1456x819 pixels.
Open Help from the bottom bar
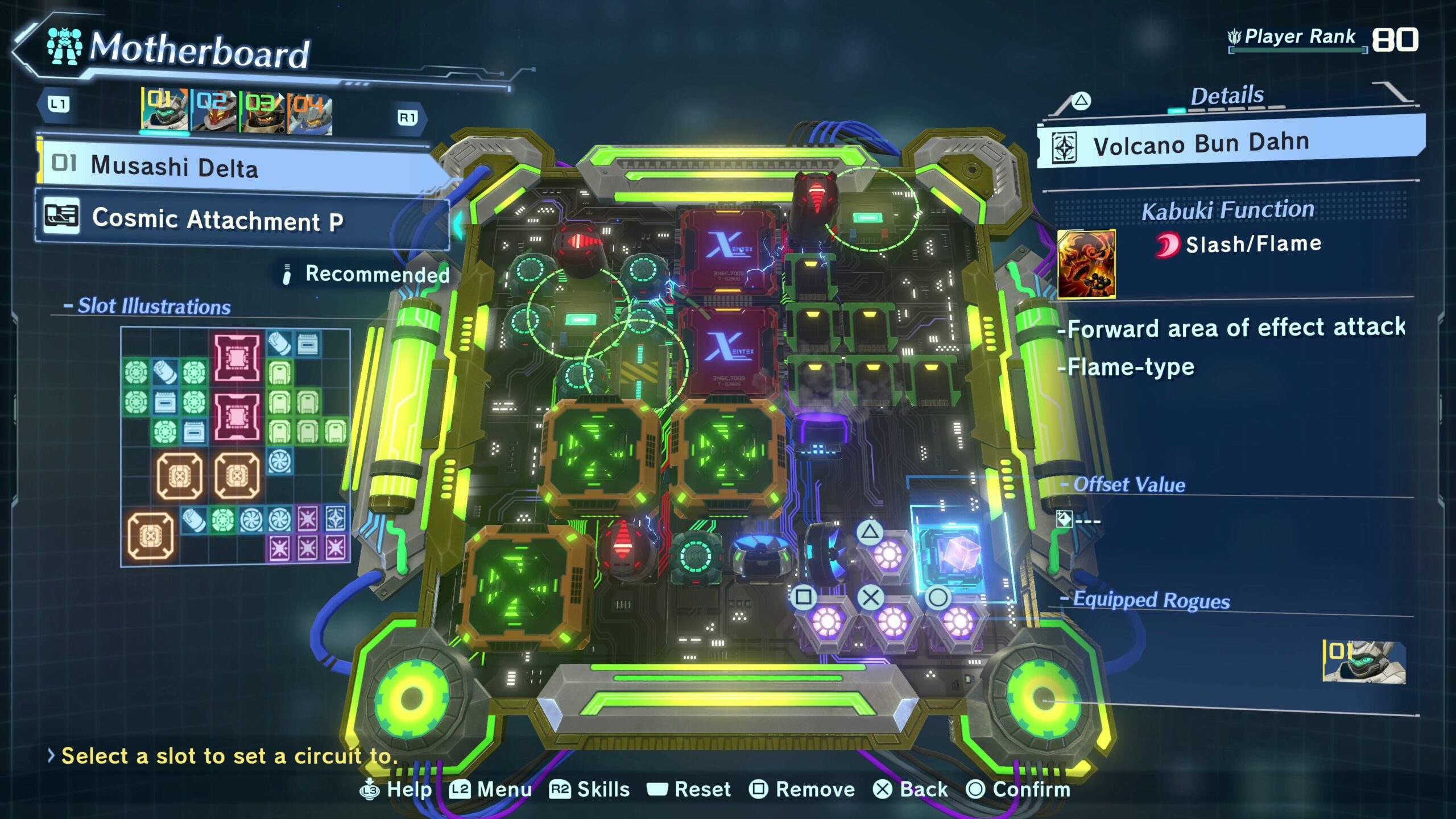click(396, 789)
